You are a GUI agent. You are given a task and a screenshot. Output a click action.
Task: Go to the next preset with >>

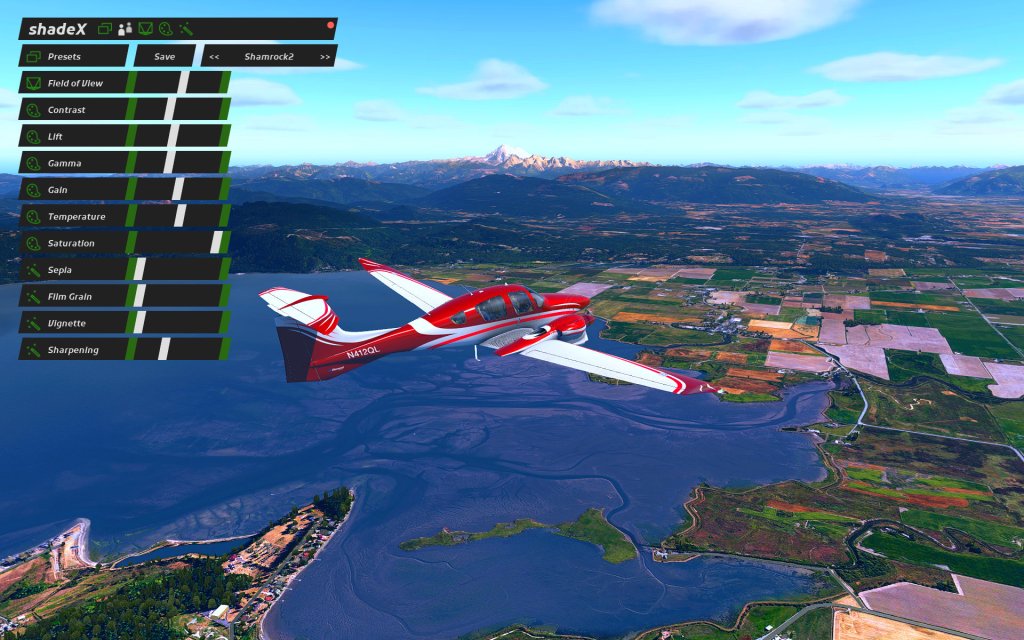coord(325,57)
